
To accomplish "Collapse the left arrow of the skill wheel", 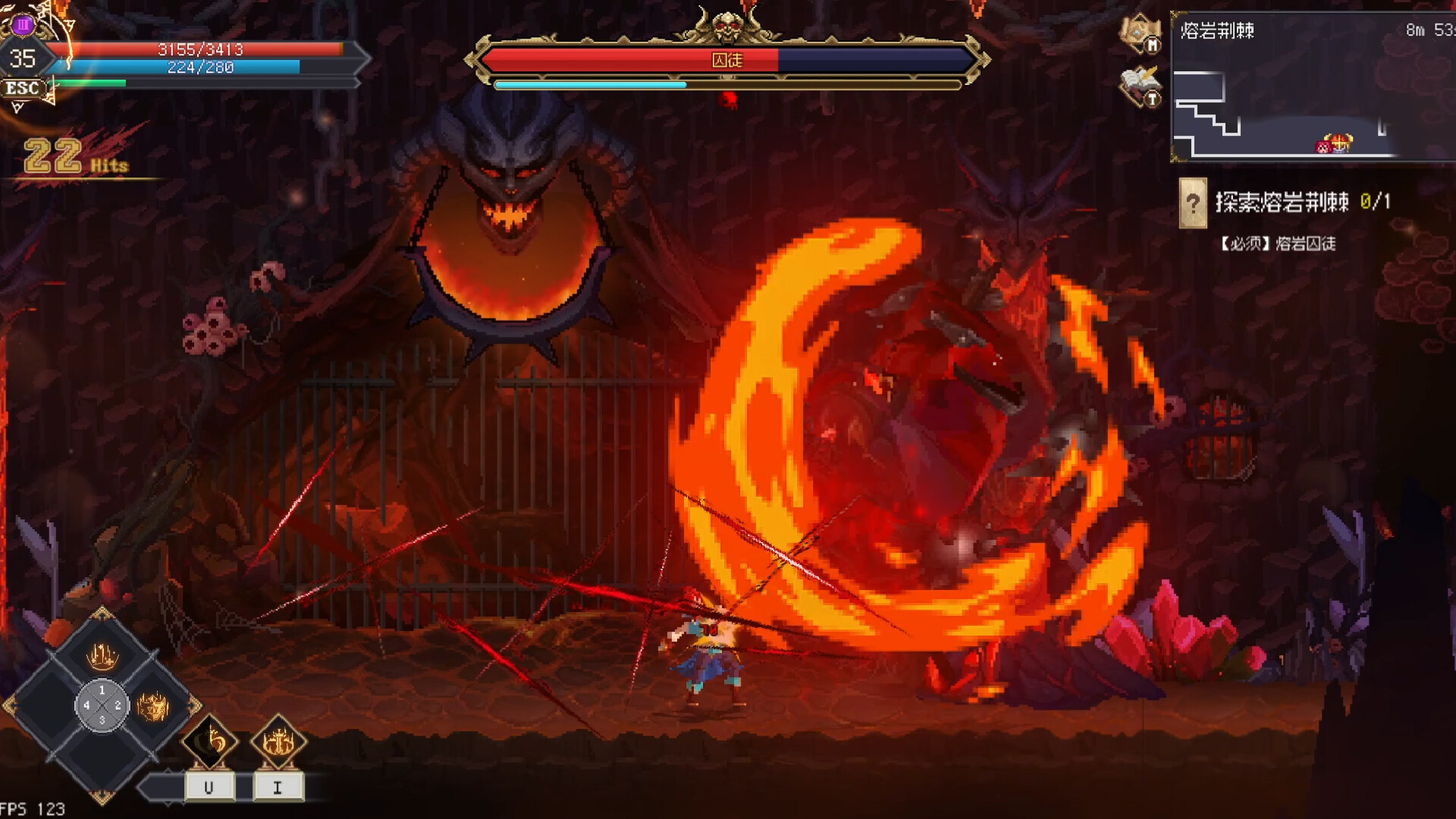I will (11, 704).
